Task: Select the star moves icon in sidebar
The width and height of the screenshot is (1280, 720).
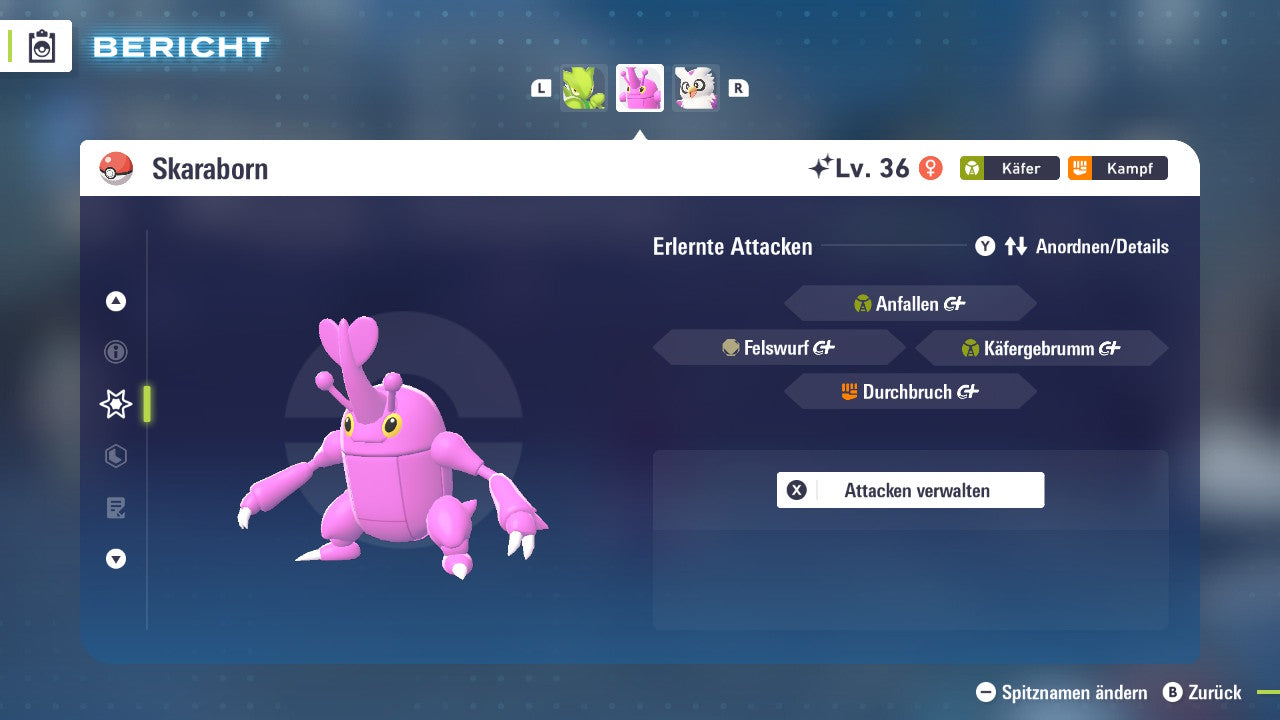Action: pos(115,404)
